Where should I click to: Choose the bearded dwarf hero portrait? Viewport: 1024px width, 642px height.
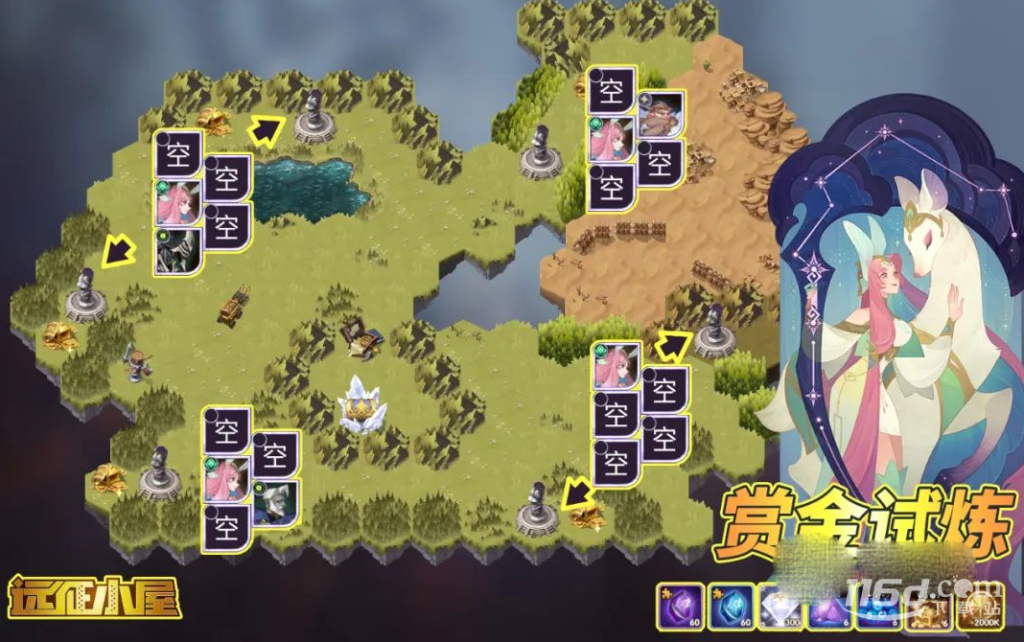coord(660,116)
